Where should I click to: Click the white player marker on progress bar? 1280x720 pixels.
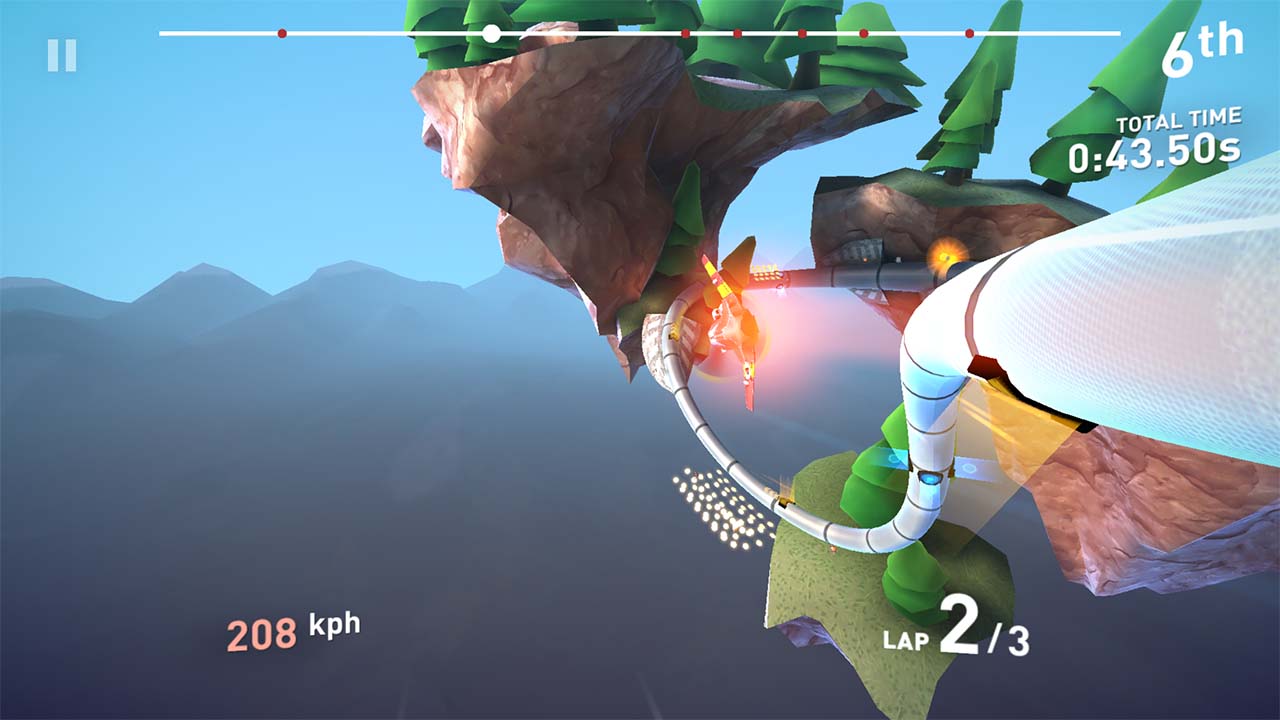[490, 35]
